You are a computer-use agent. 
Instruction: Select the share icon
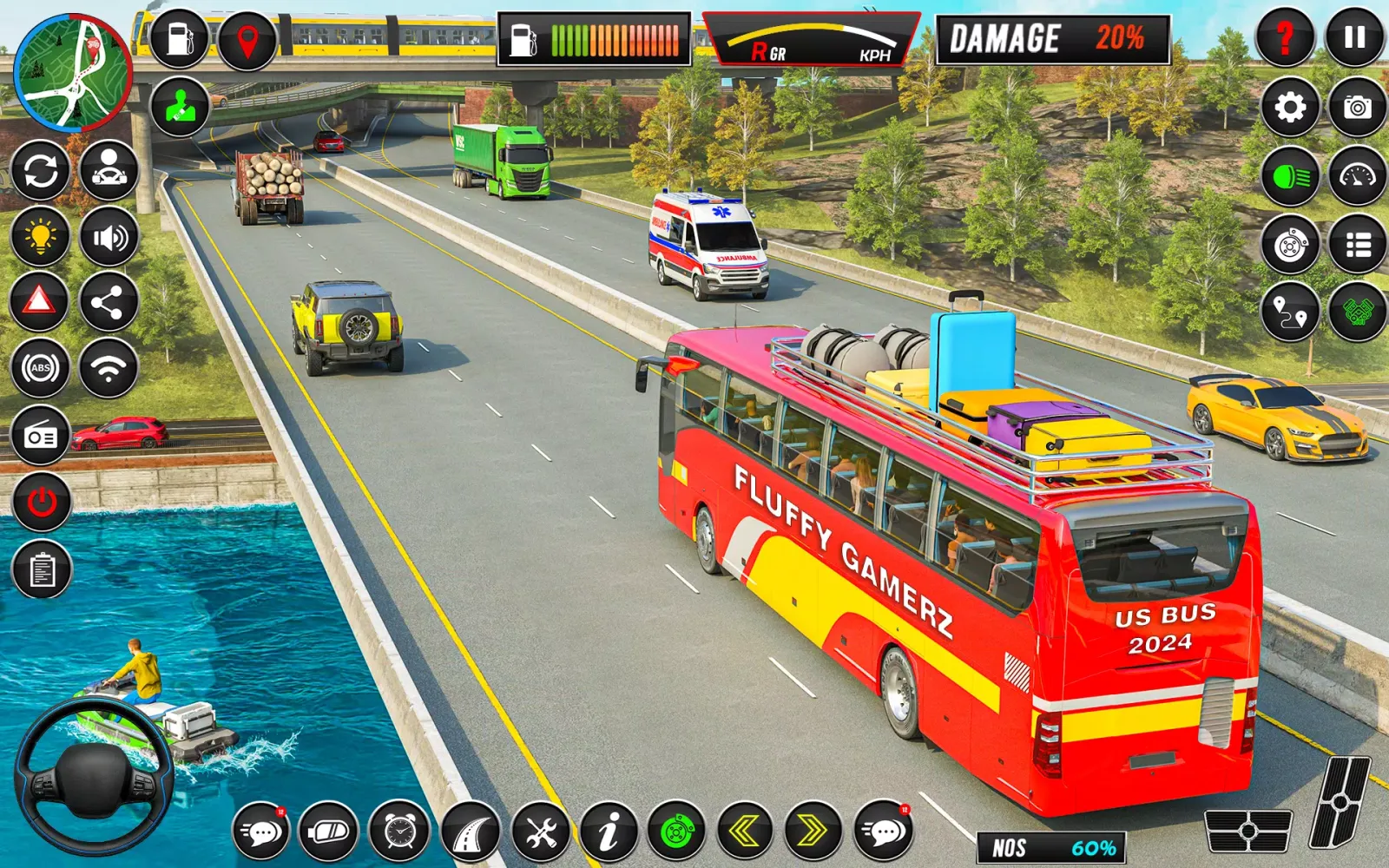109,302
